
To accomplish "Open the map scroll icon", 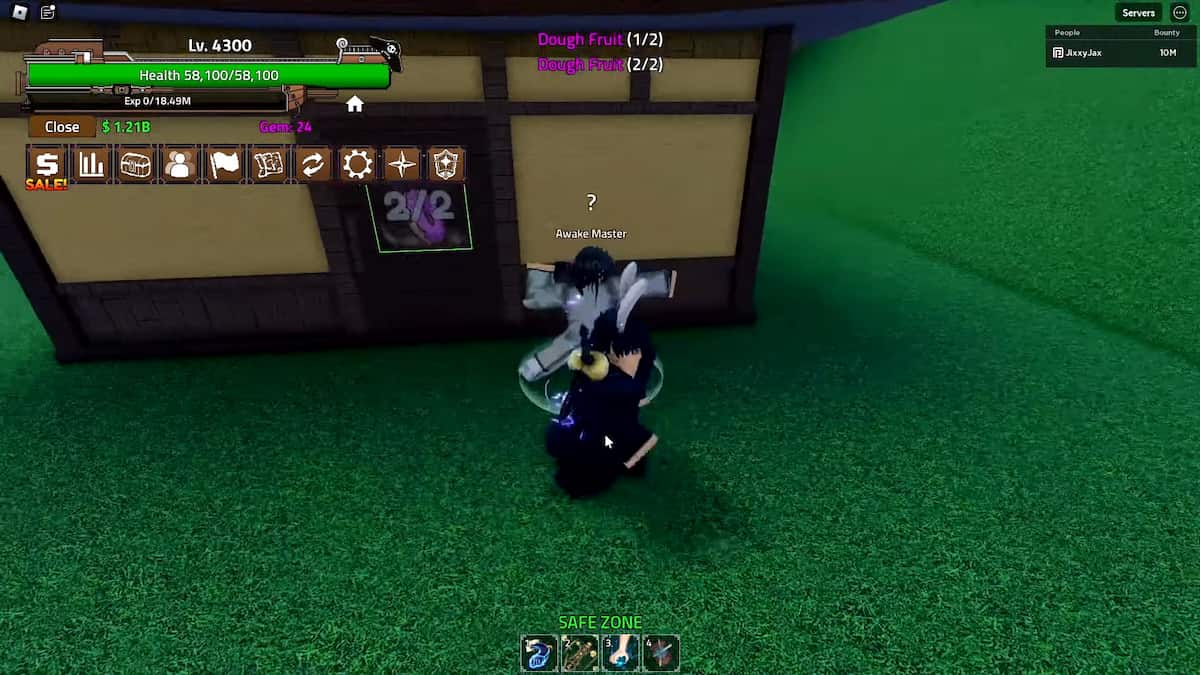I will click(269, 165).
